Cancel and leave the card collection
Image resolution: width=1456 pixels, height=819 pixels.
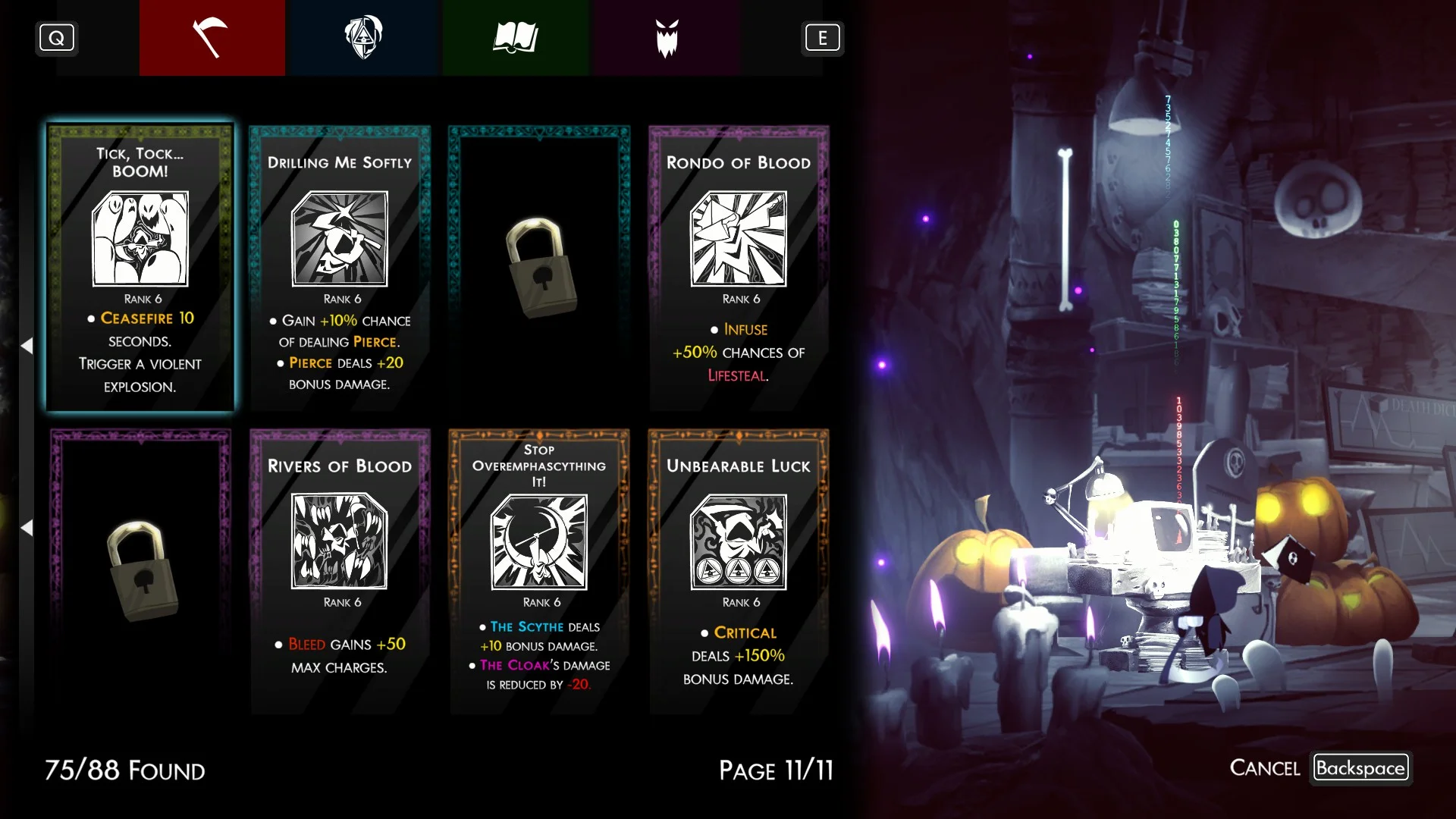1319,767
